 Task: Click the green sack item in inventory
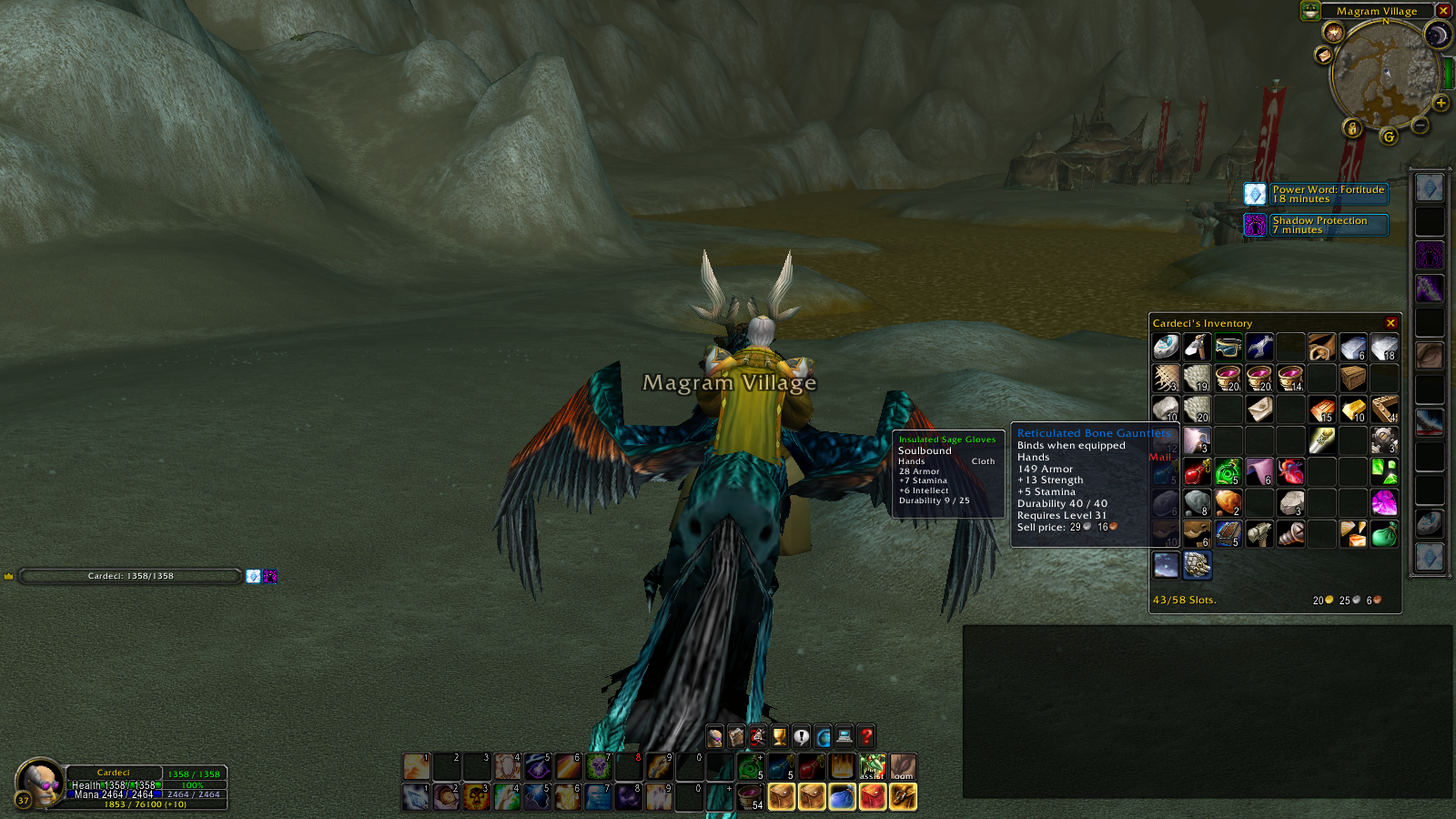pos(1383,533)
